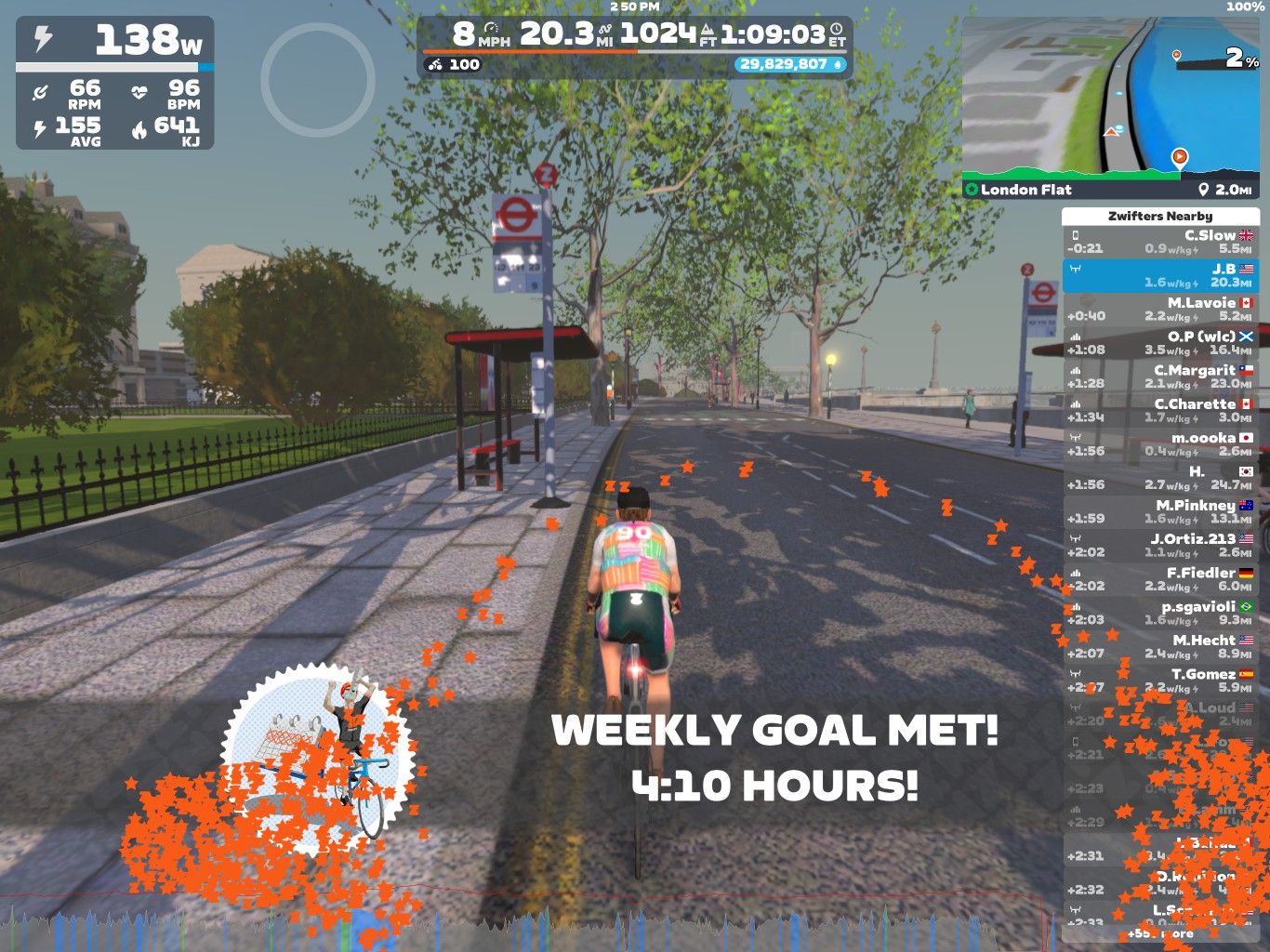
Task: Pick J.Ortiz.213 from rider list
Action: pyautogui.click(x=1160, y=546)
